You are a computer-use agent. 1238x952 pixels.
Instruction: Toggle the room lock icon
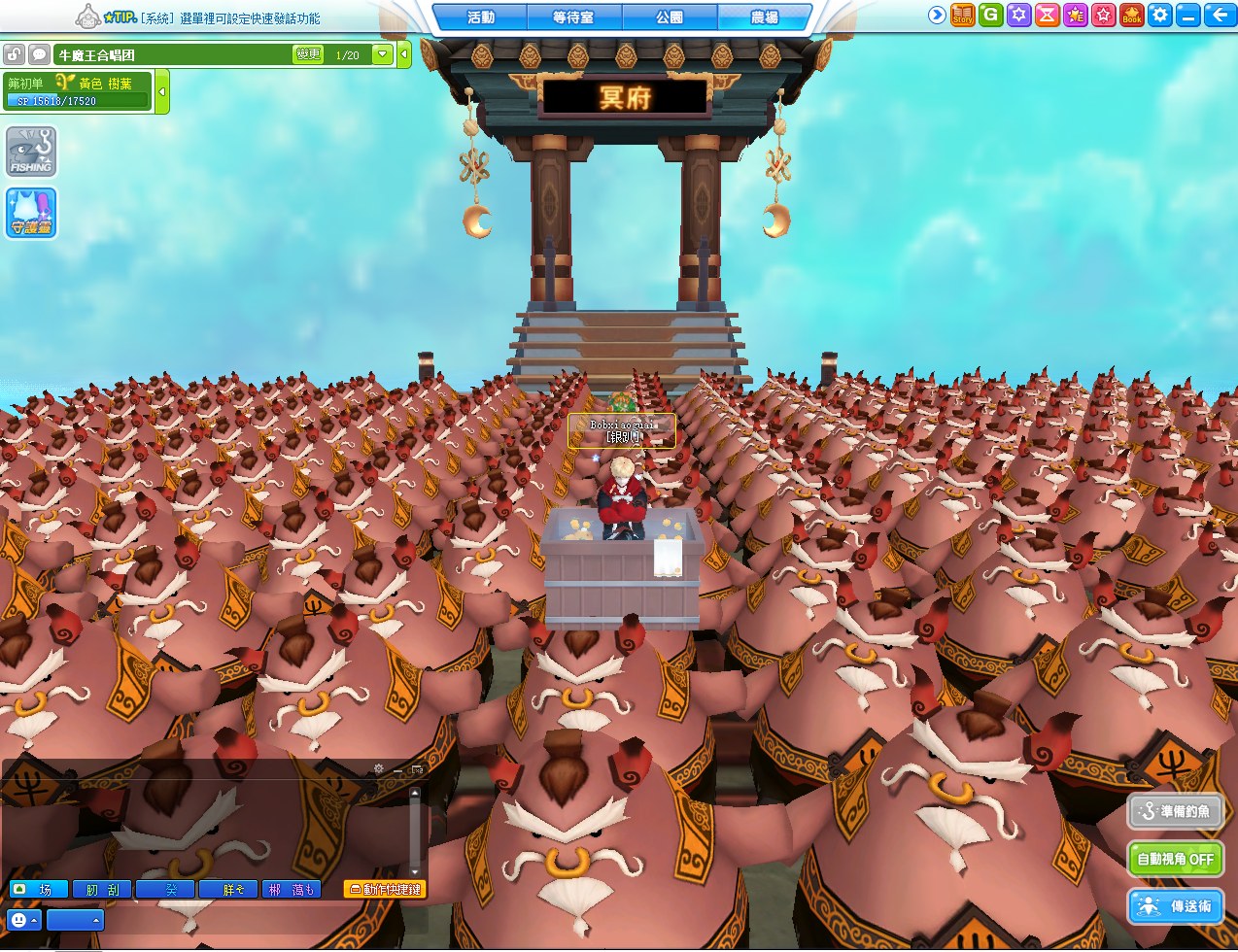coord(14,54)
